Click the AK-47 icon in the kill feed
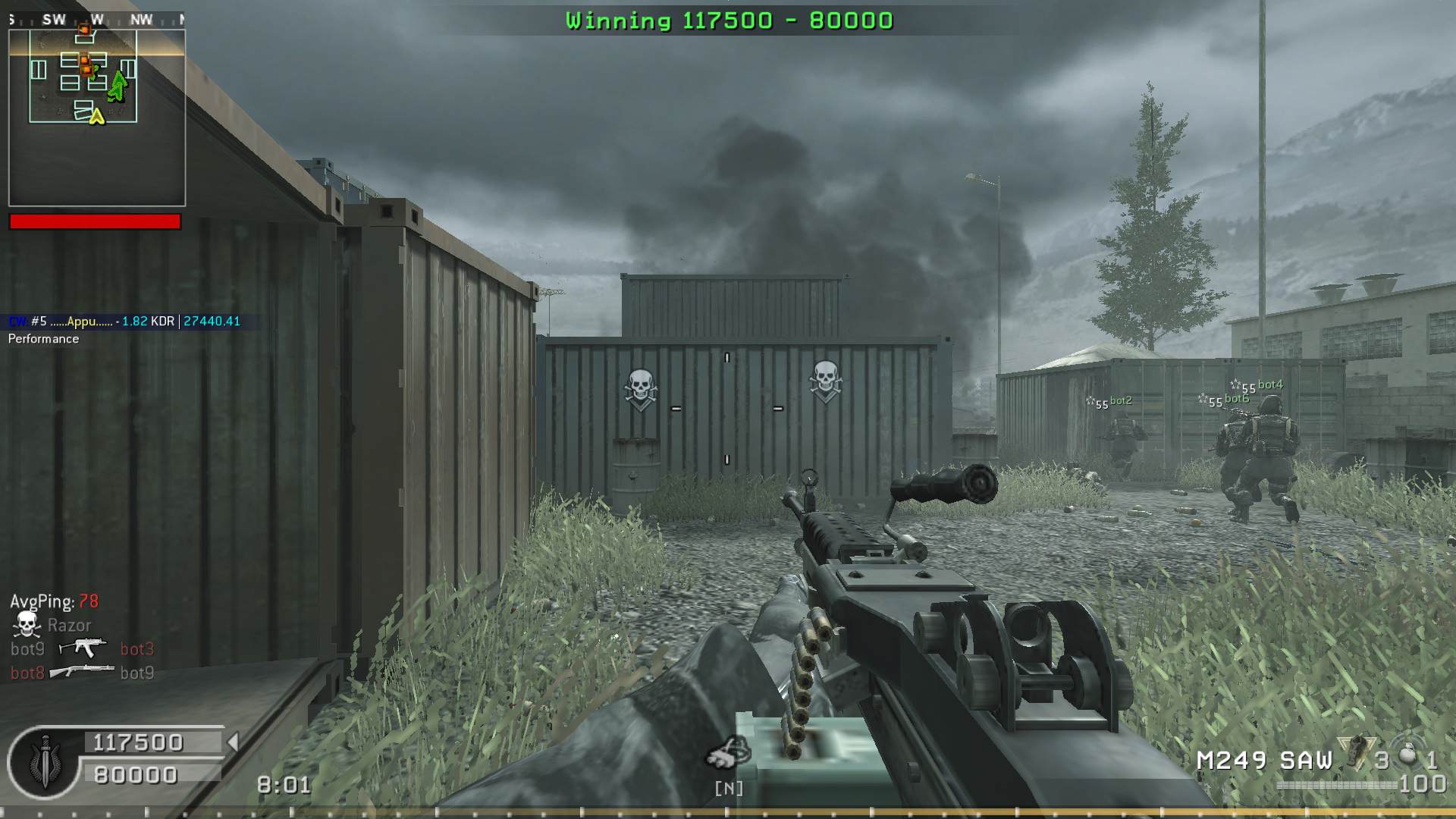 [x=82, y=647]
